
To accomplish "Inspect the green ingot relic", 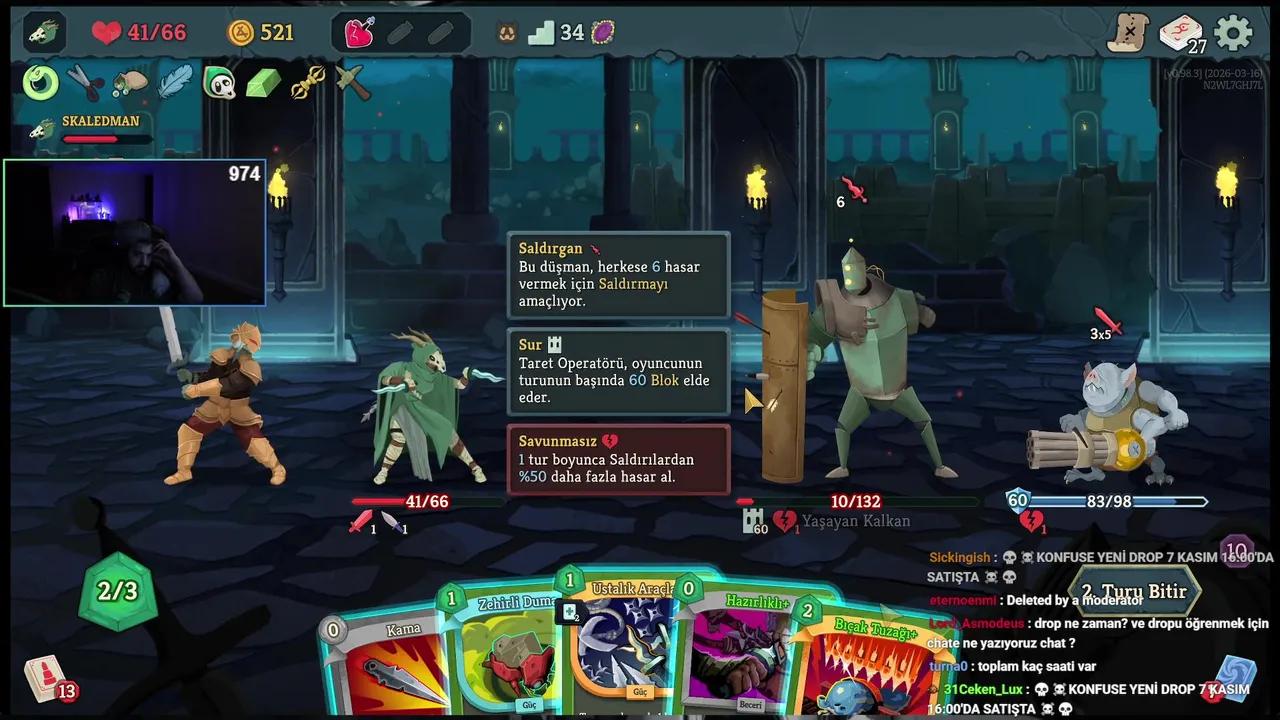I will [263, 83].
